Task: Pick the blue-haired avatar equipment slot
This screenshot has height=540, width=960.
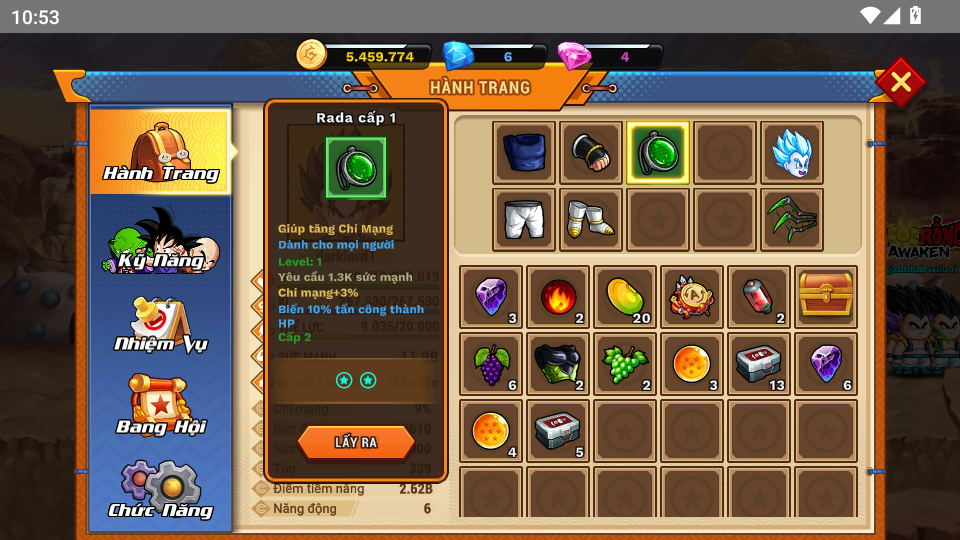Action: coord(792,153)
